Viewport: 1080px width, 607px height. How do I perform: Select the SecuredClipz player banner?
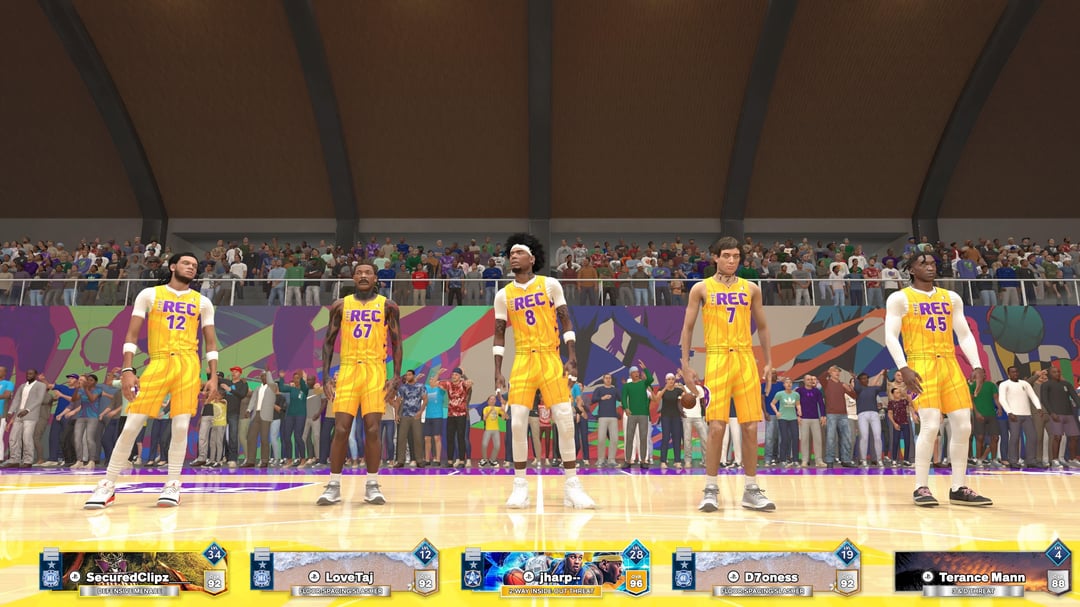(133, 572)
